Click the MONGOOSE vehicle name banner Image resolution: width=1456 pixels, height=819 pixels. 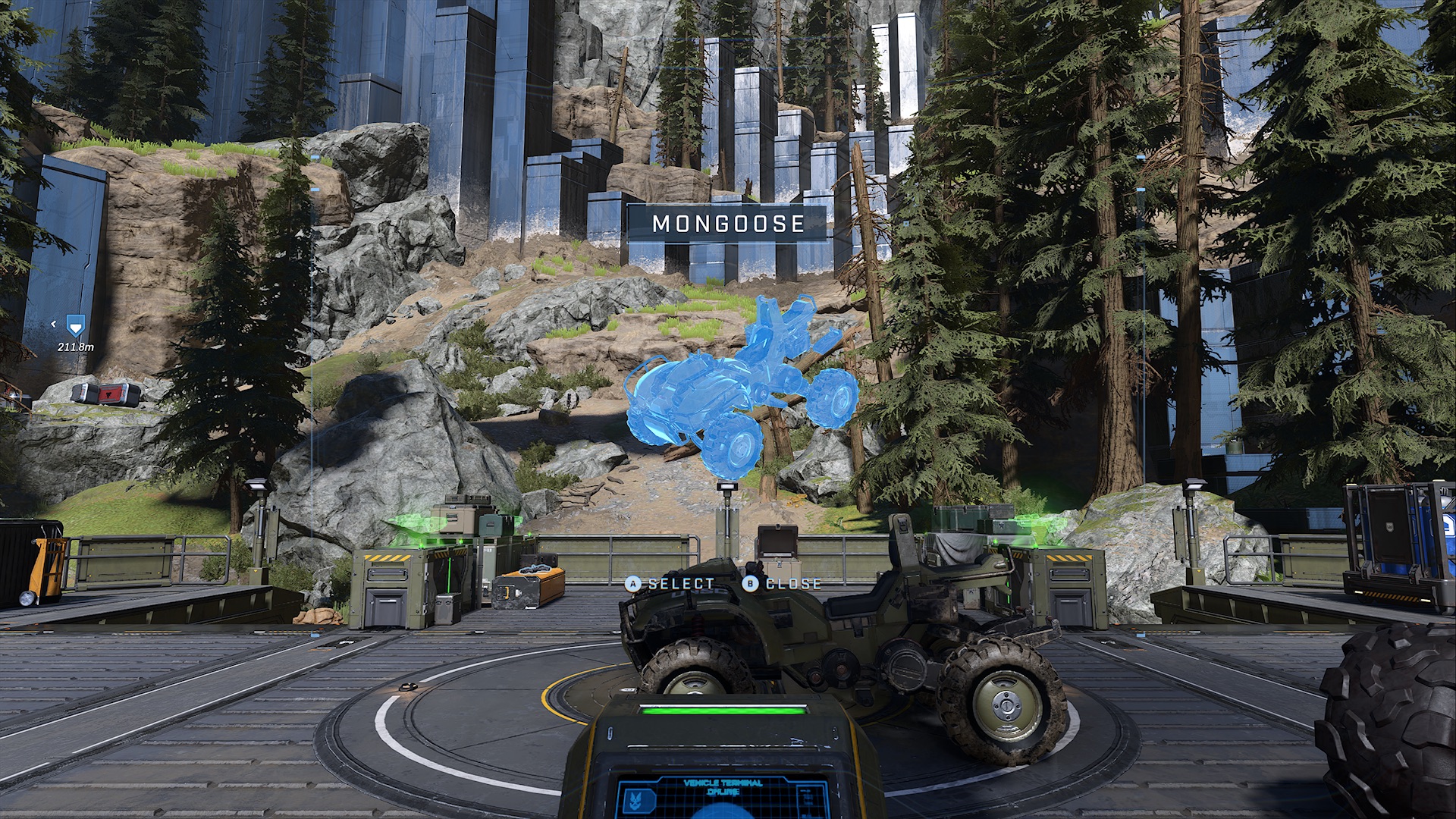tap(728, 224)
